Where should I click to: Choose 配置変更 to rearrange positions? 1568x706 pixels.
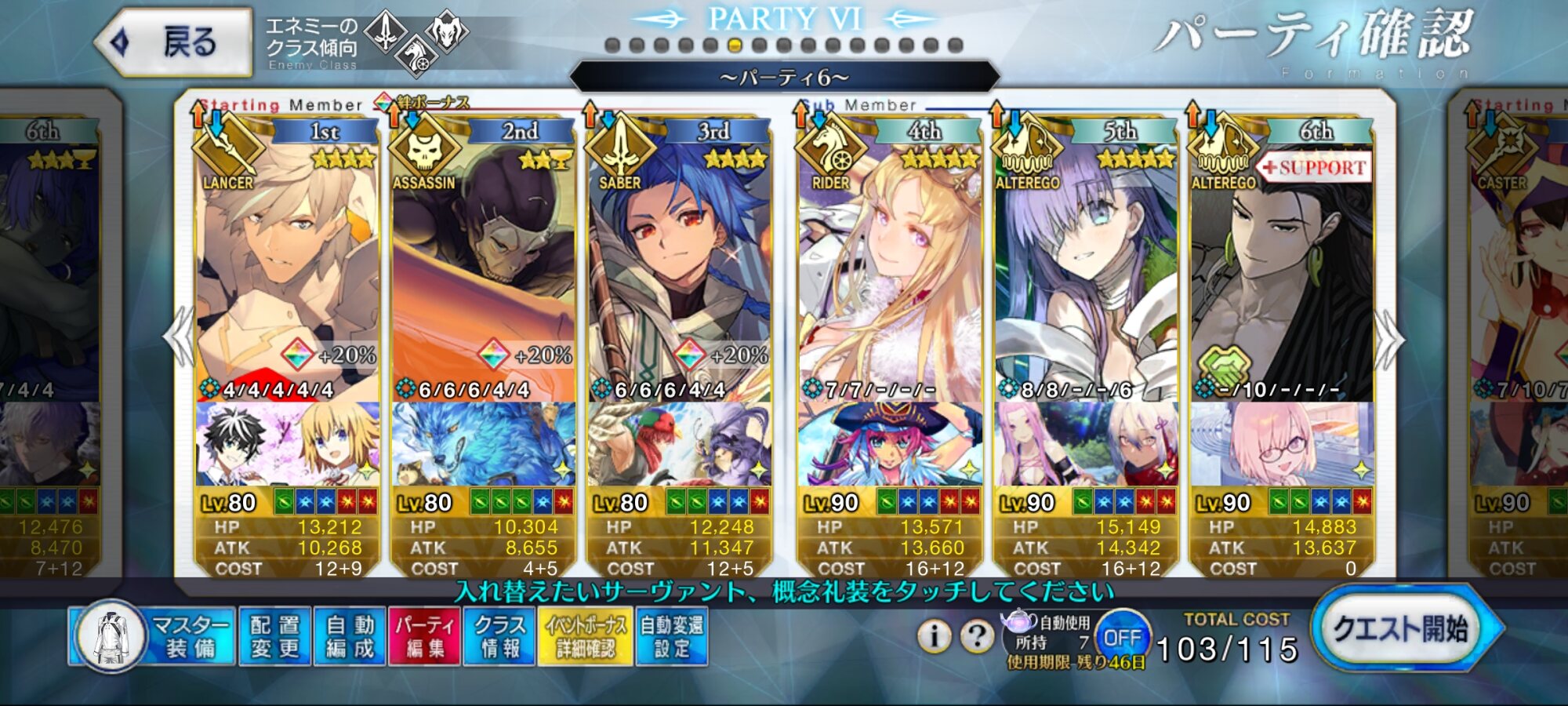coord(274,636)
